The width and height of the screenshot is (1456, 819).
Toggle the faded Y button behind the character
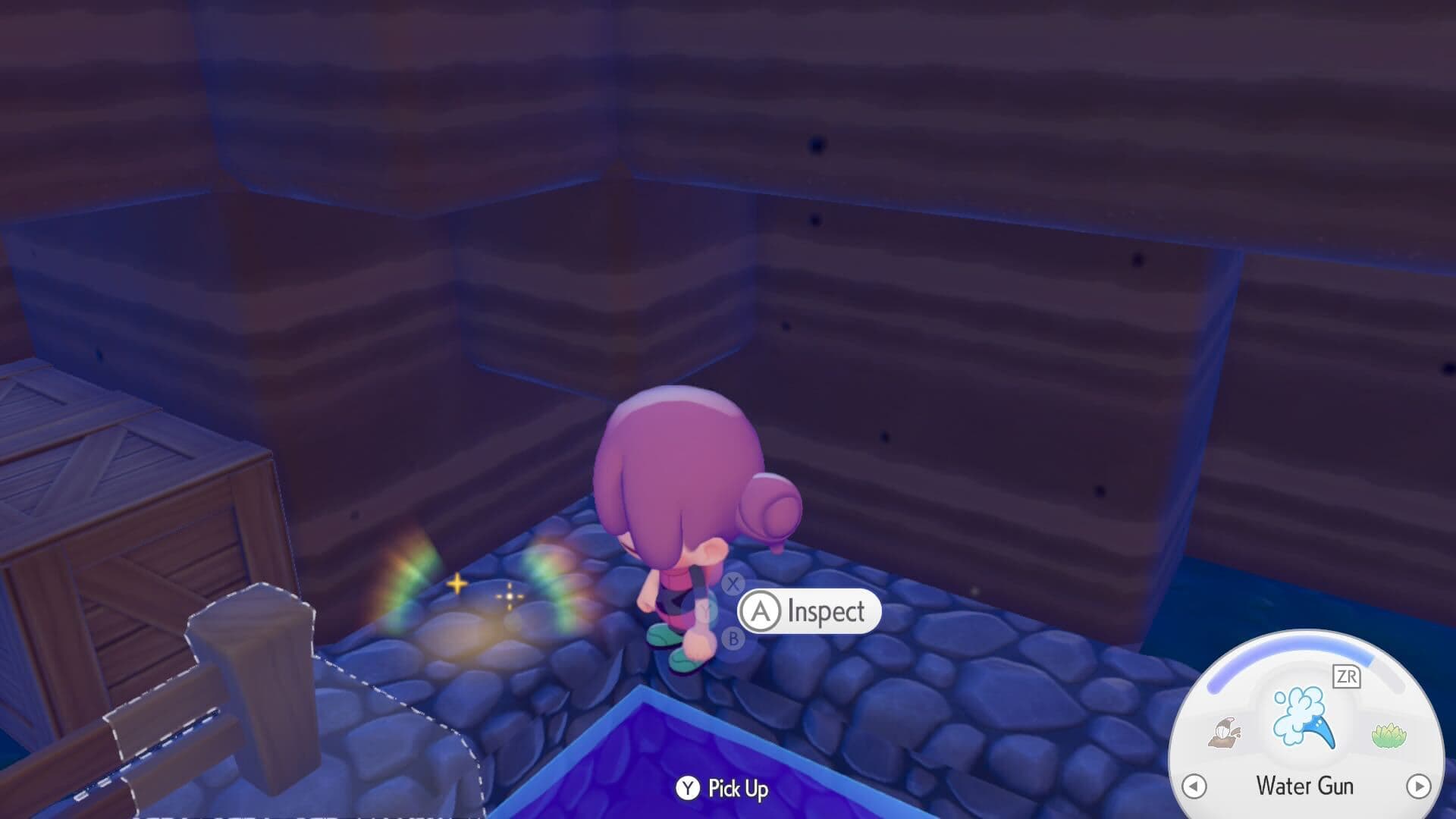point(705,611)
